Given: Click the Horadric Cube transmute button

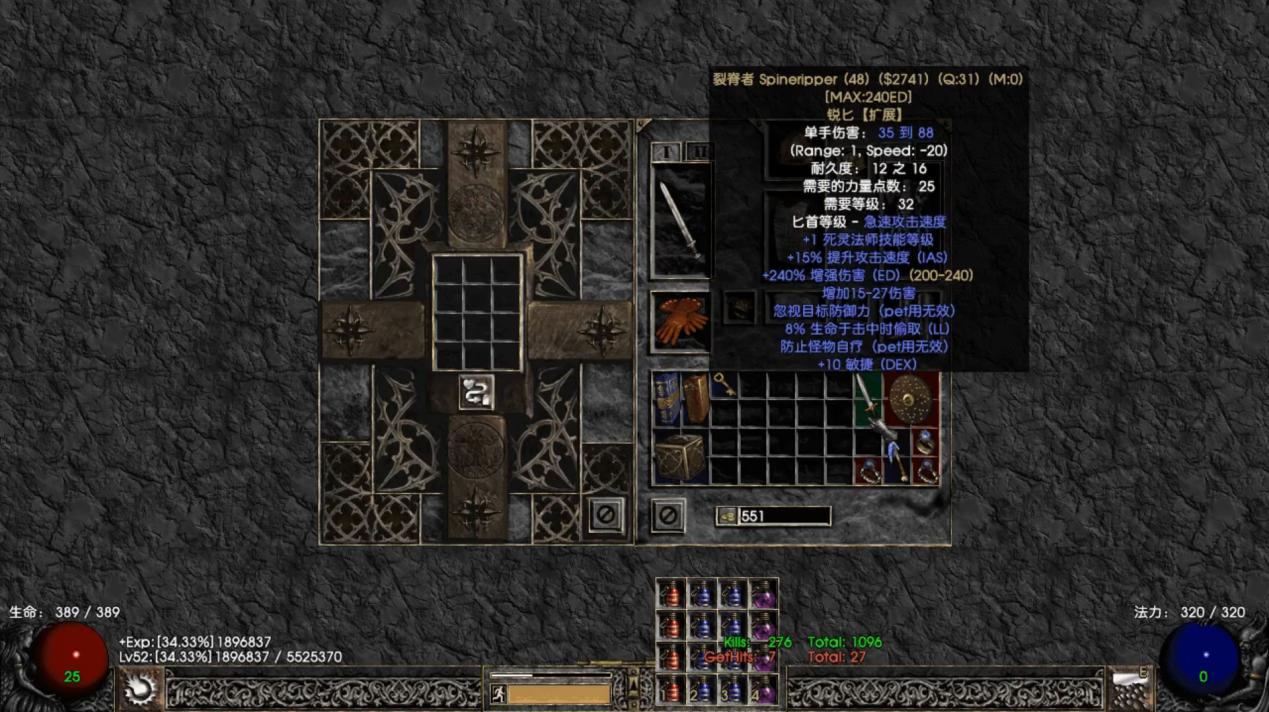Looking at the screenshot, I should tap(477, 391).
